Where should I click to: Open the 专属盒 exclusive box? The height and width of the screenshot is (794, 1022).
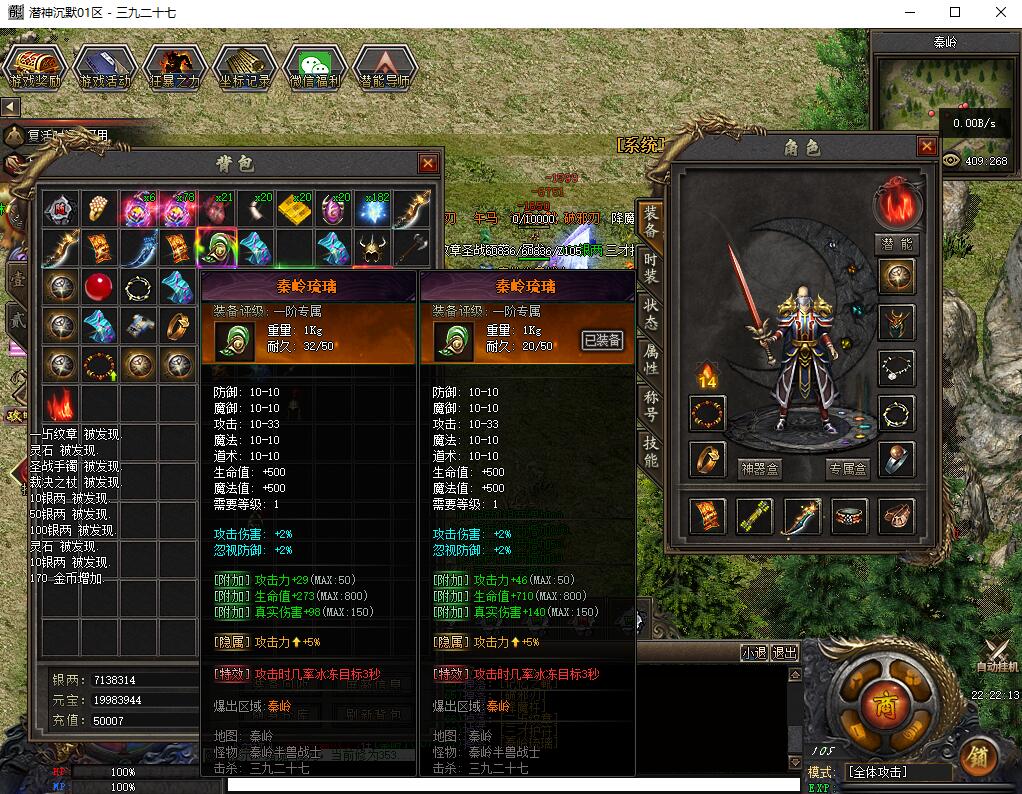848,467
